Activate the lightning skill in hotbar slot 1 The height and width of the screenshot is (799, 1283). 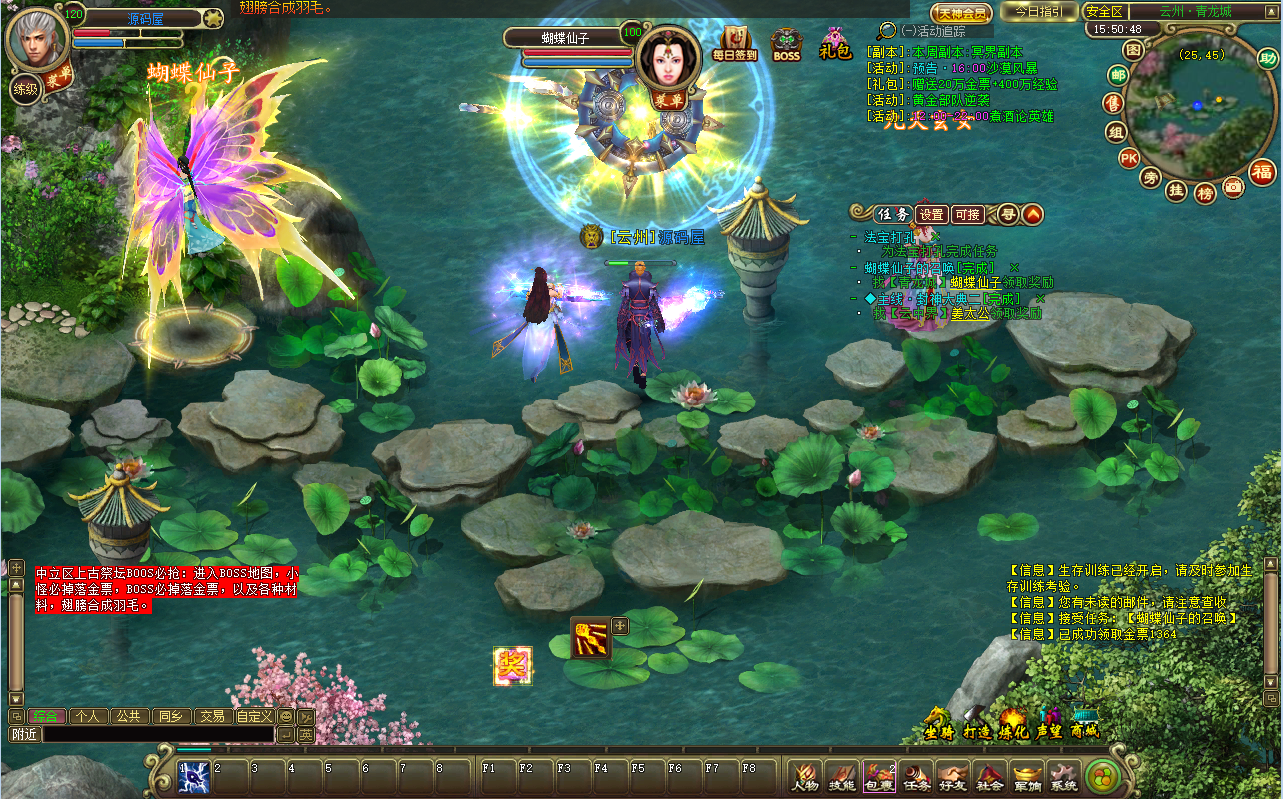[193, 777]
